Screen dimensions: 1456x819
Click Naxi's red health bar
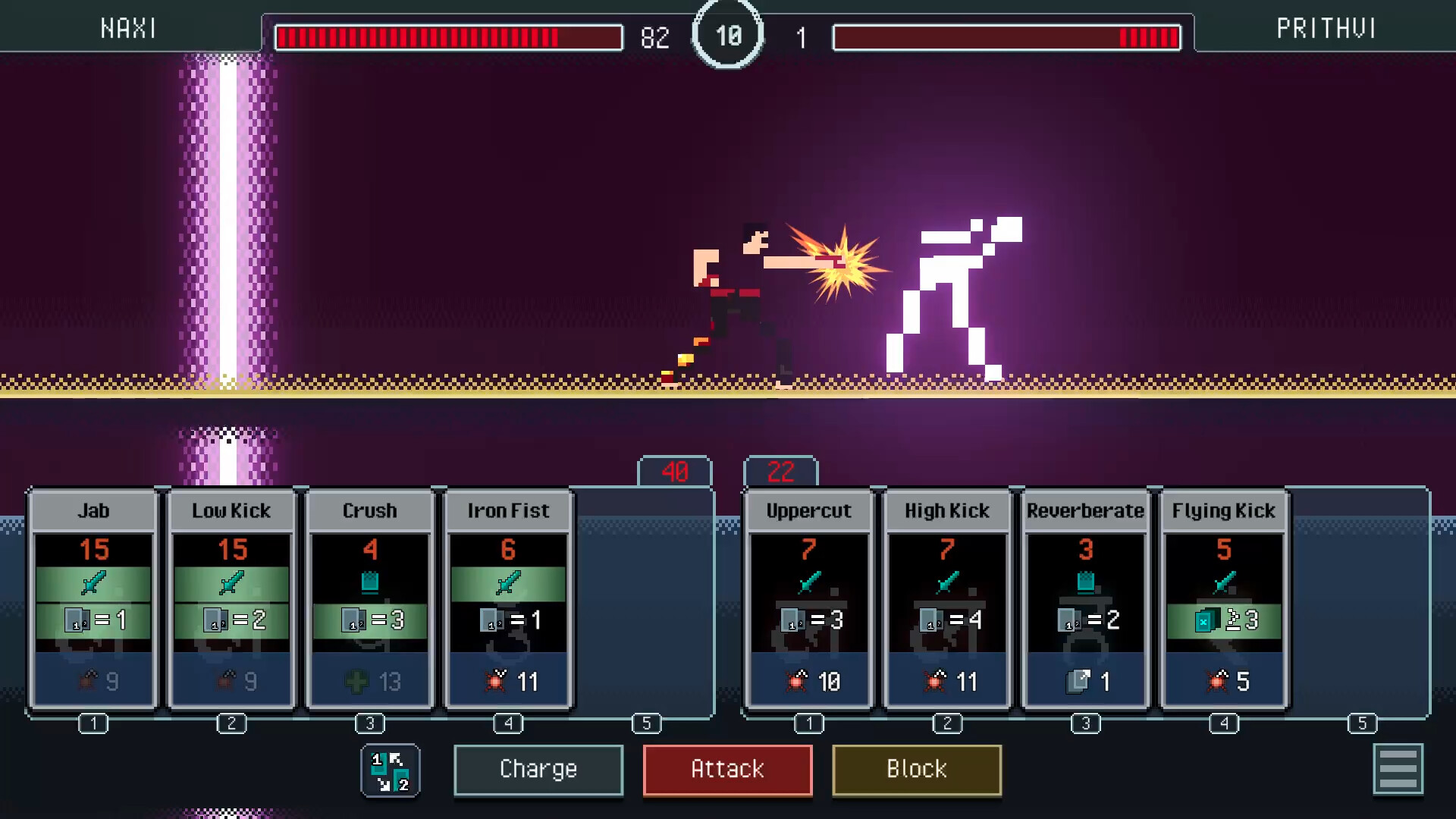point(449,37)
